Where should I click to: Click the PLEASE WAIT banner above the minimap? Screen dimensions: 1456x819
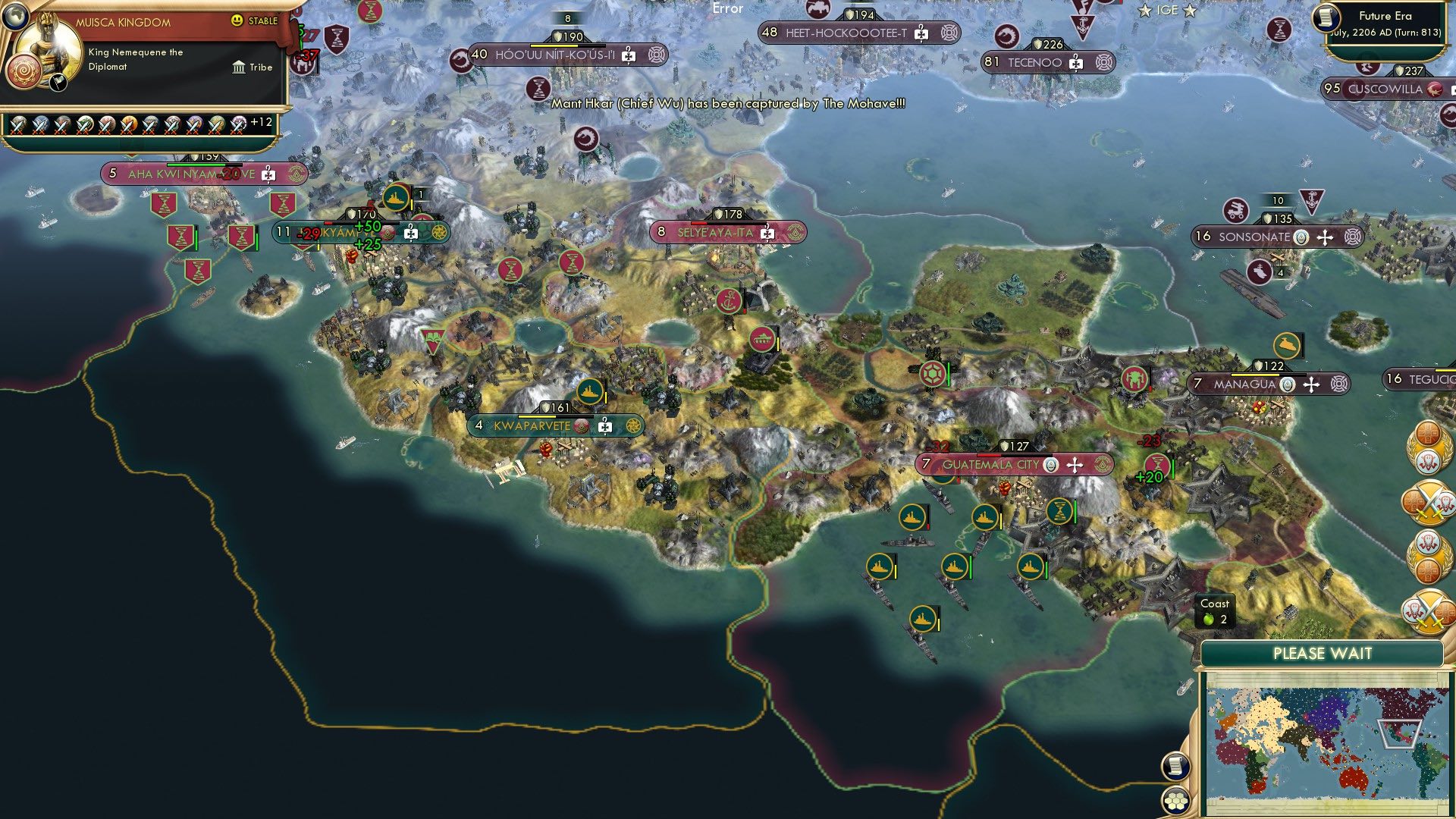[x=1323, y=653]
